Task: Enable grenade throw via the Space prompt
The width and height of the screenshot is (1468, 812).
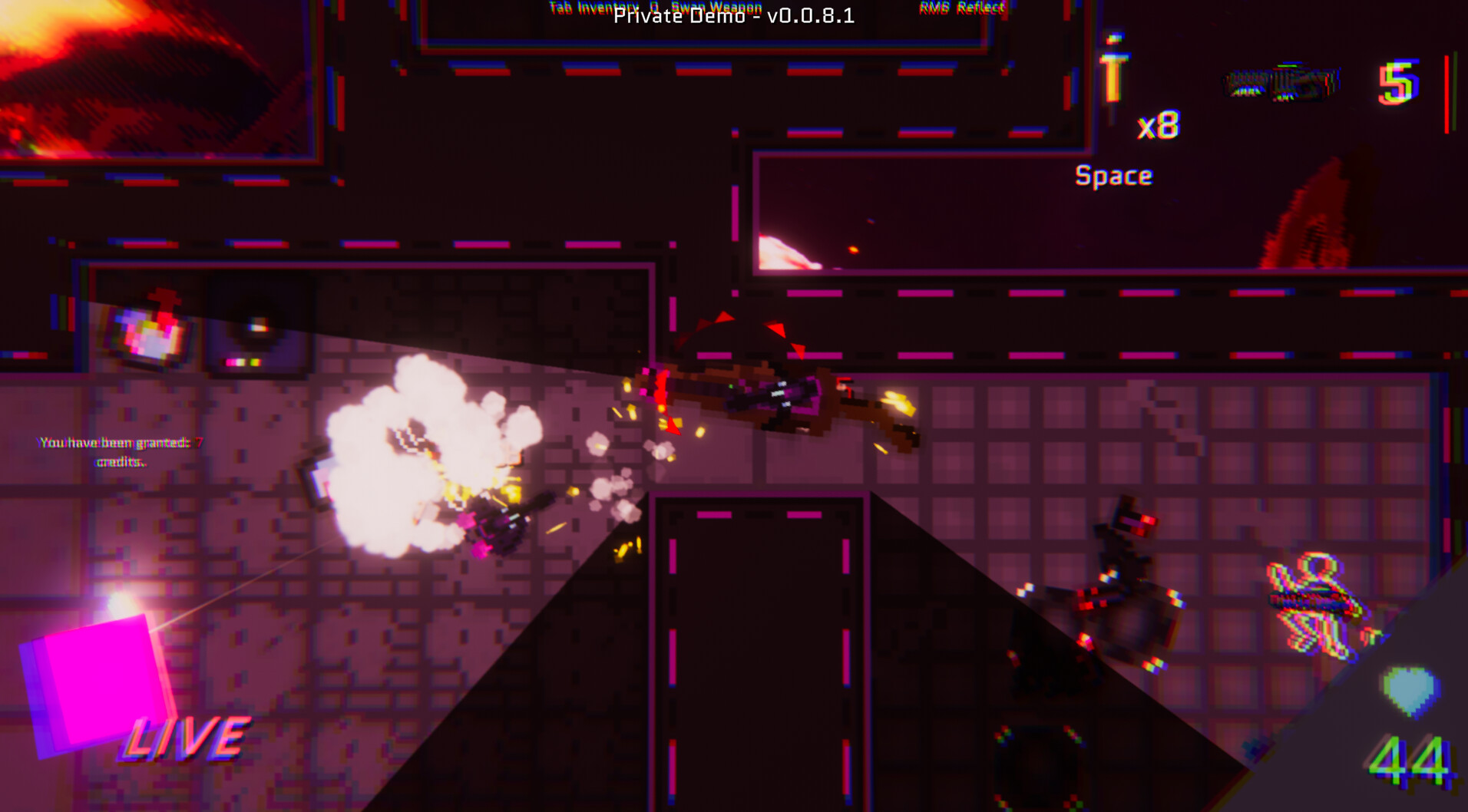Action: pos(1113,175)
